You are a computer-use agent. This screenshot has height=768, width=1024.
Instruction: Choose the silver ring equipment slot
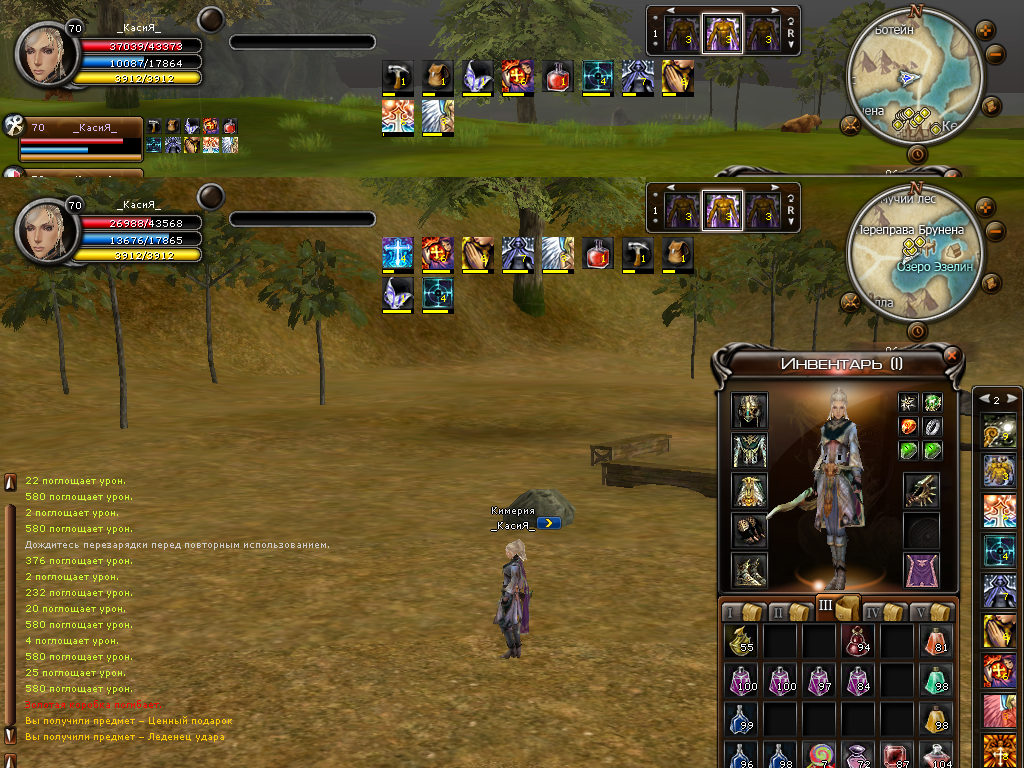coord(933,427)
